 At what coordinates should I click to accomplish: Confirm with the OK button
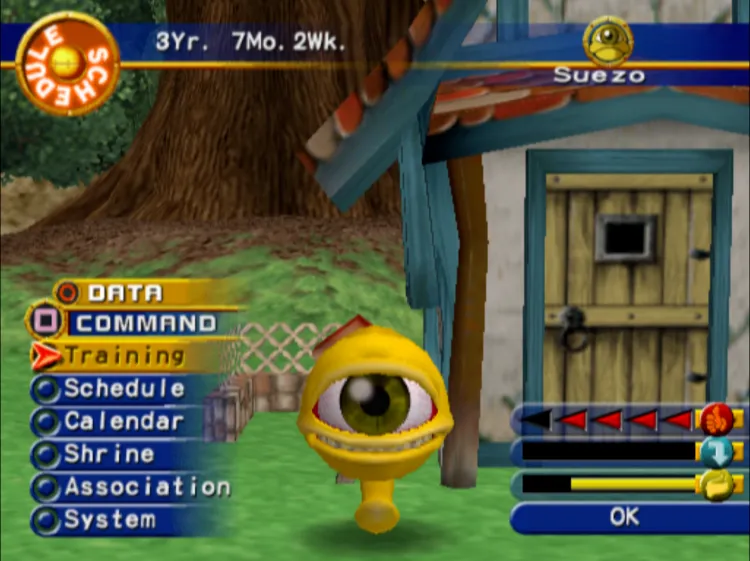[624, 517]
